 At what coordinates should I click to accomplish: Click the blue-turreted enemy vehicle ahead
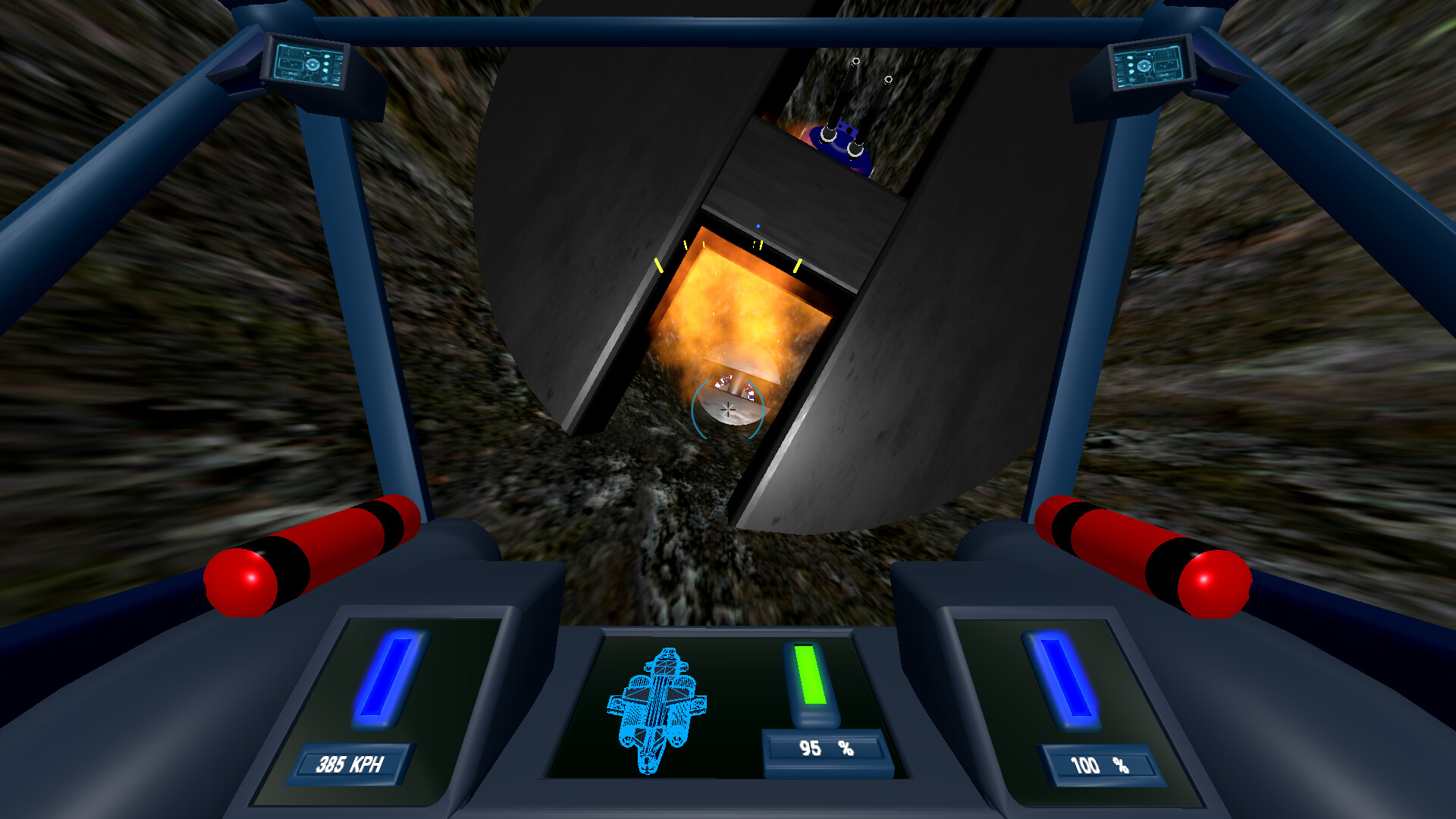coord(842,144)
